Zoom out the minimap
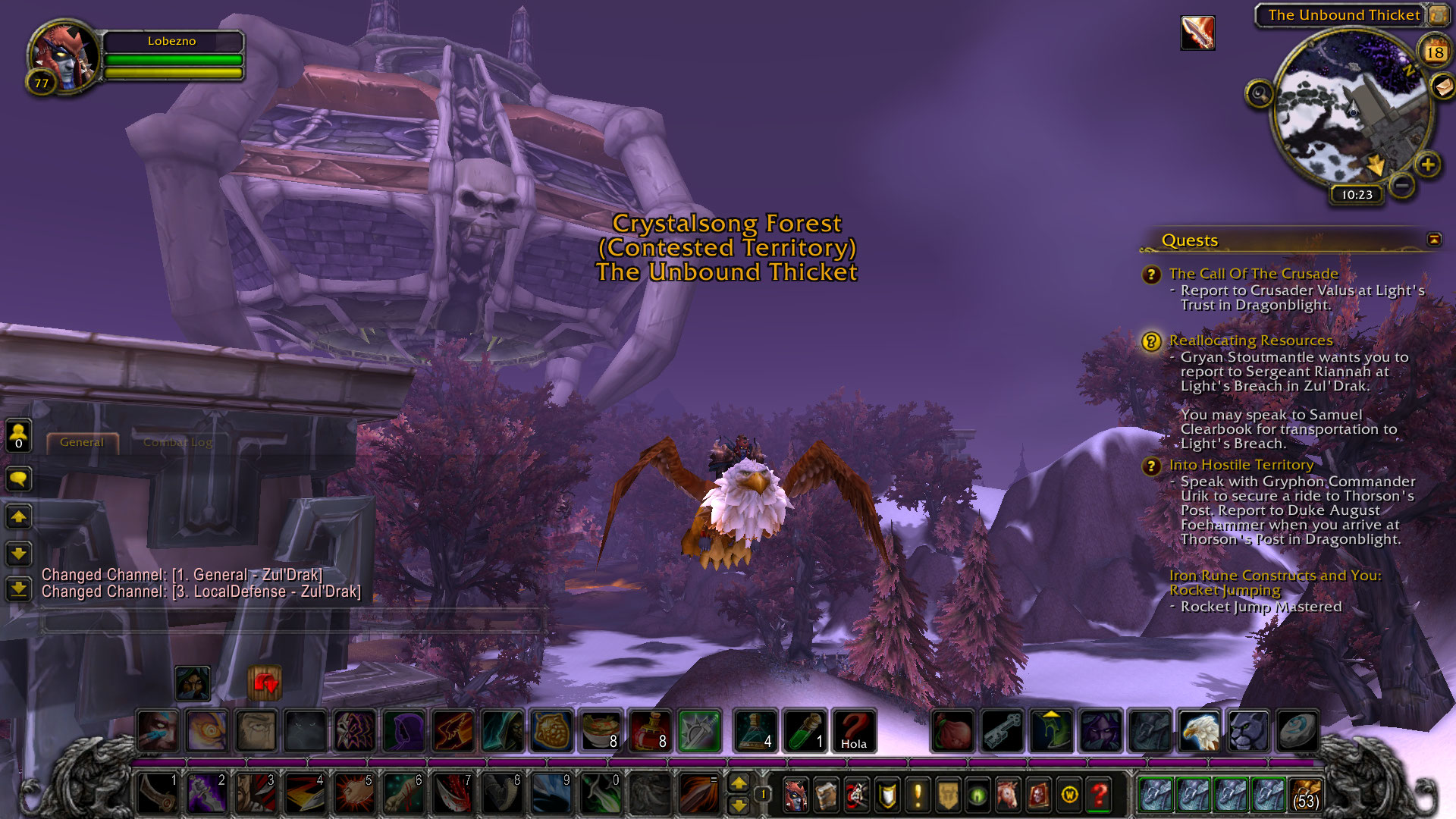Image resolution: width=1456 pixels, height=819 pixels. (1402, 184)
